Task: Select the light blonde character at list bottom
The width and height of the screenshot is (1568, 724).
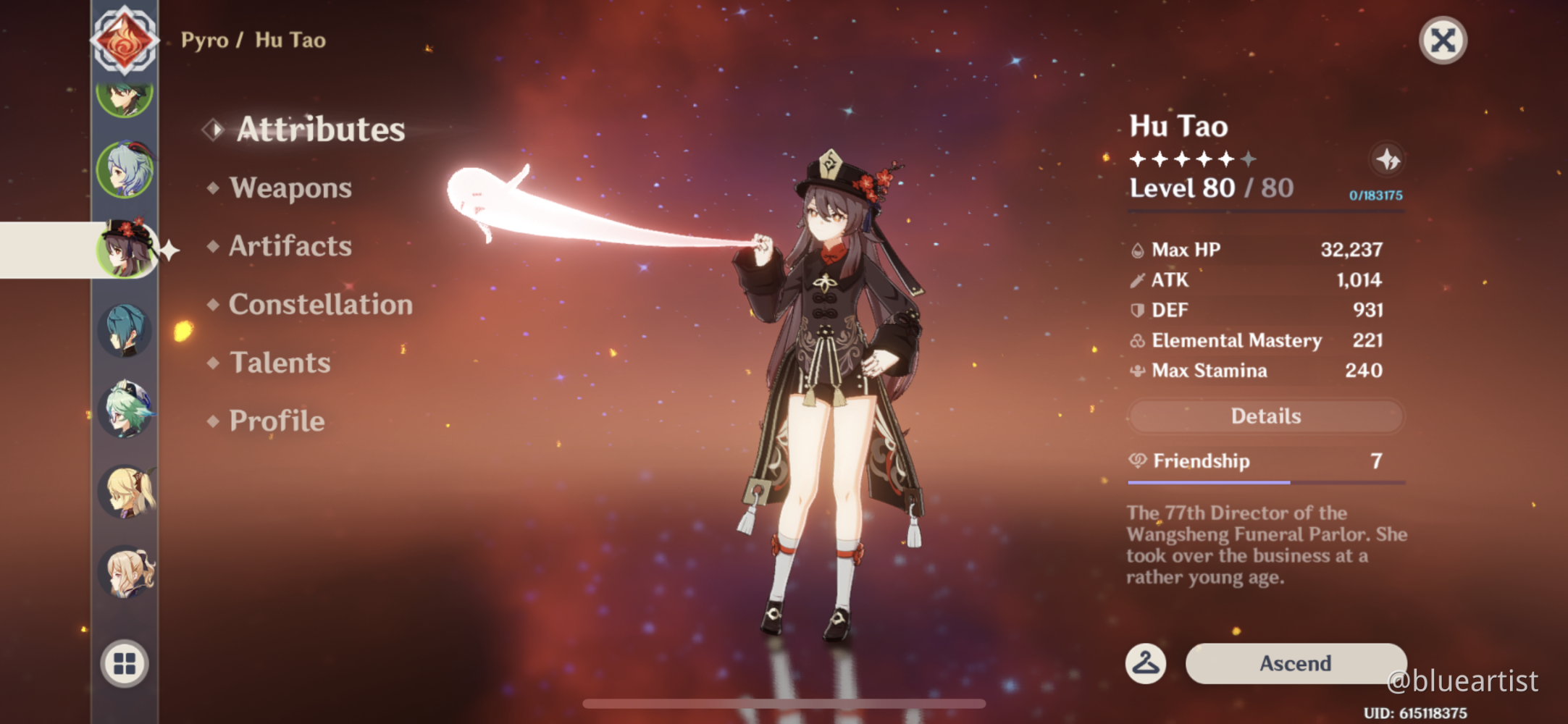Action: point(125,572)
